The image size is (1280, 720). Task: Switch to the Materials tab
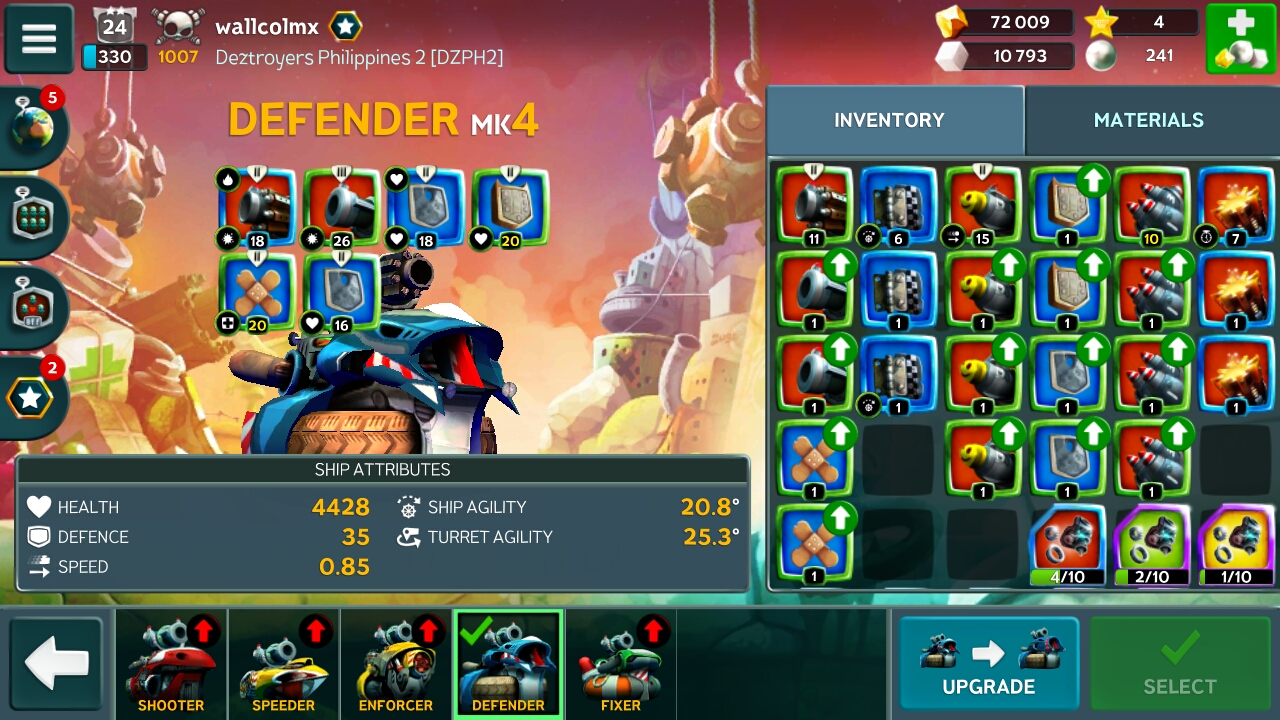[x=1148, y=120]
